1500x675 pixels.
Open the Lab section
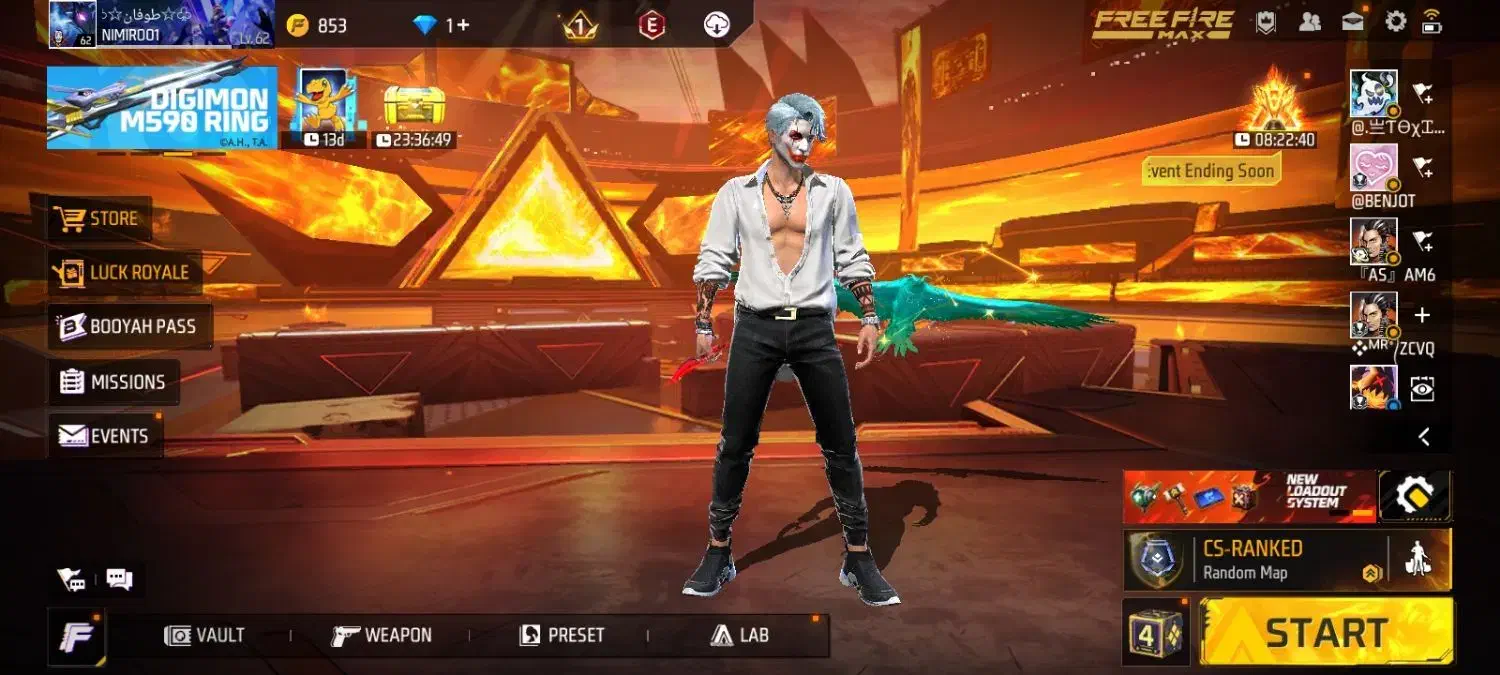pyautogui.click(x=740, y=635)
